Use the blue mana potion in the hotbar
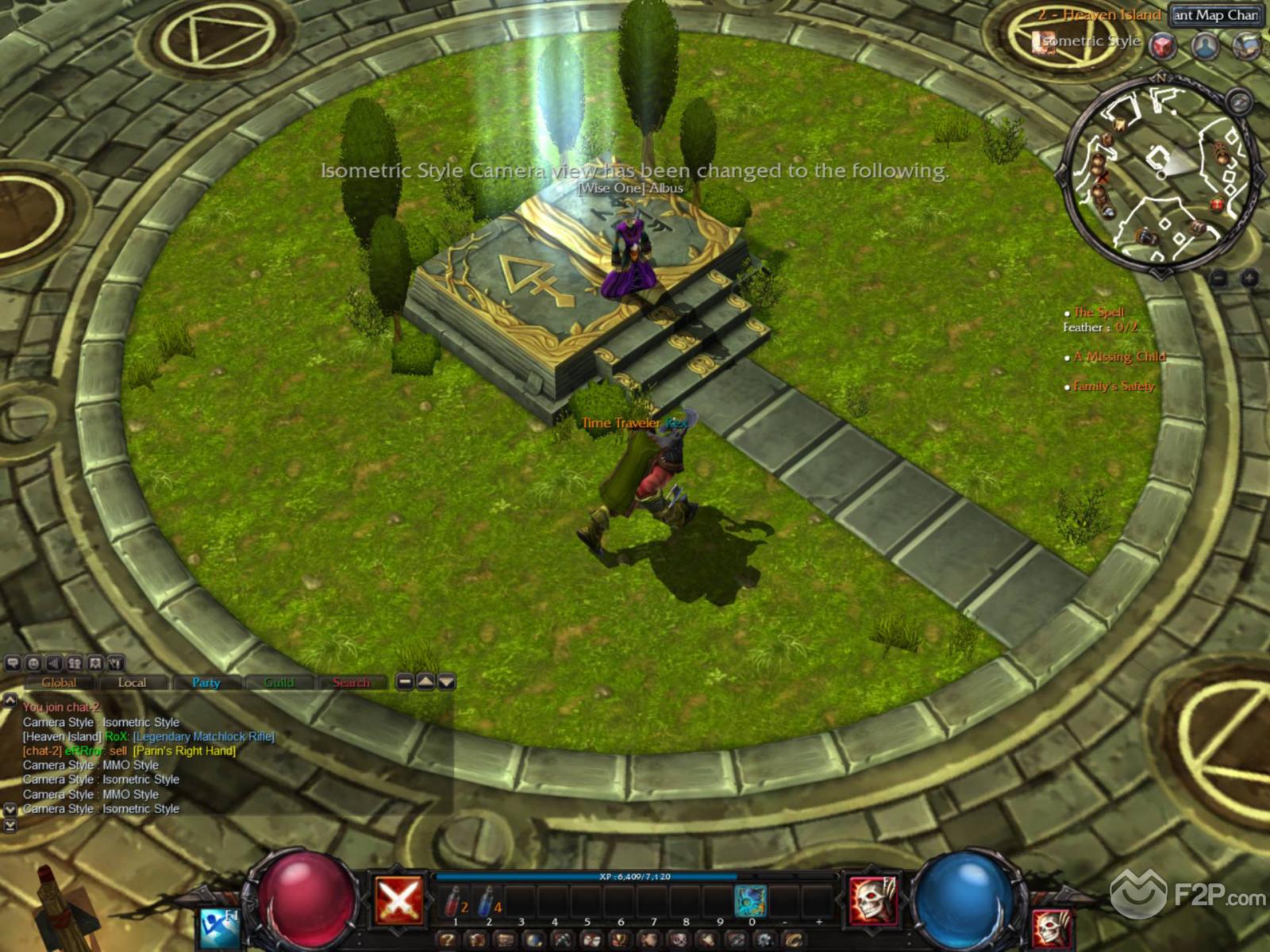 click(488, 901)
